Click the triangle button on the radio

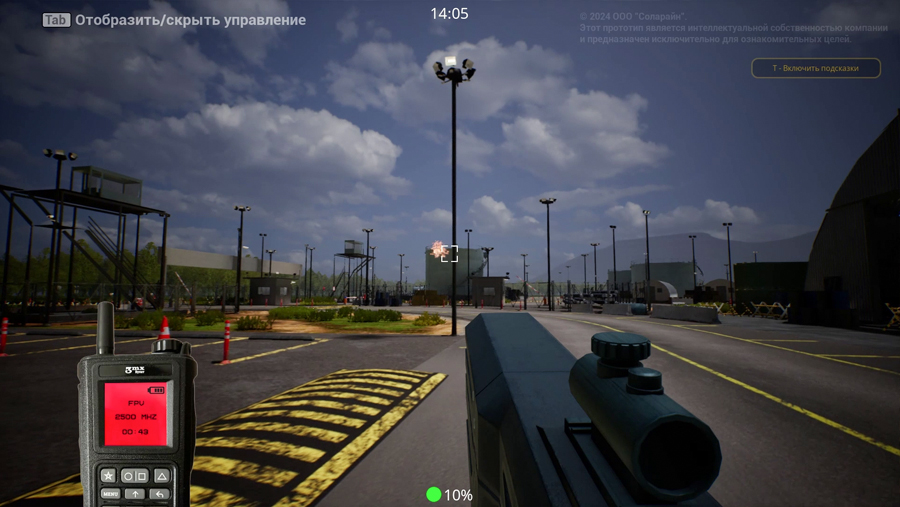(x=161, y=475)
